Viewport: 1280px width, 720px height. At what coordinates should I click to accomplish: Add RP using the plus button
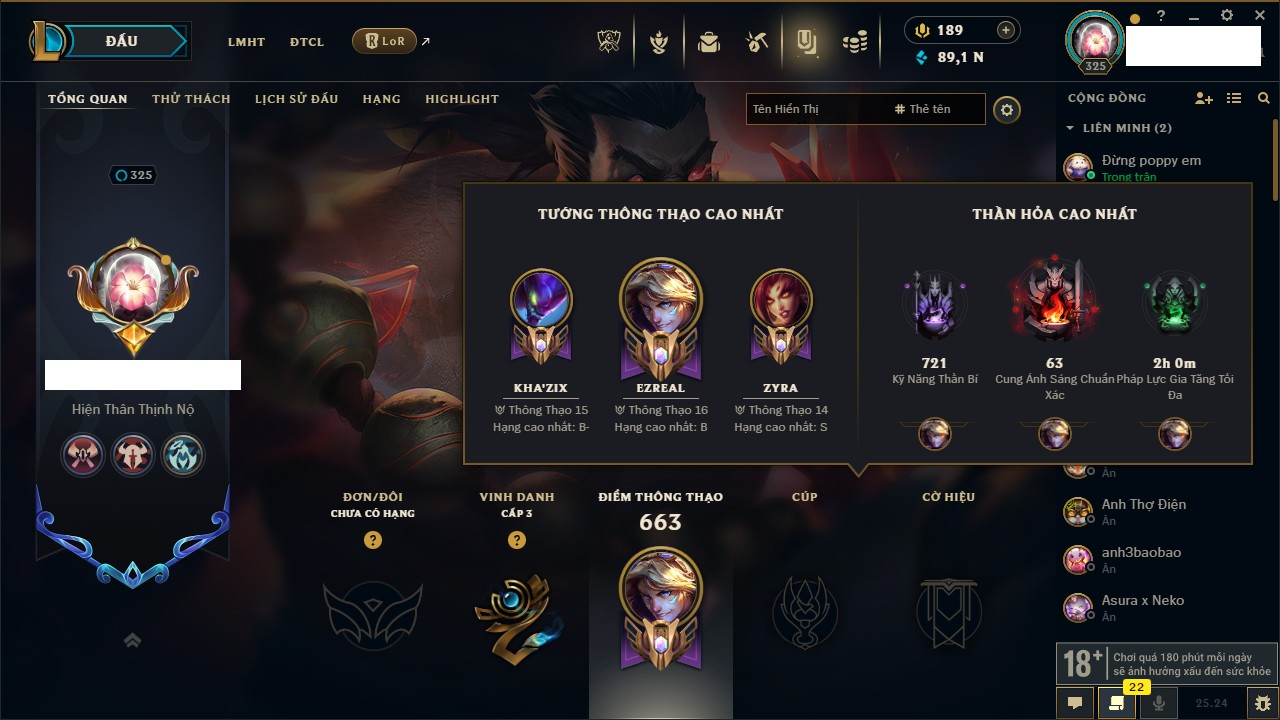click(x=1005, y=30)
